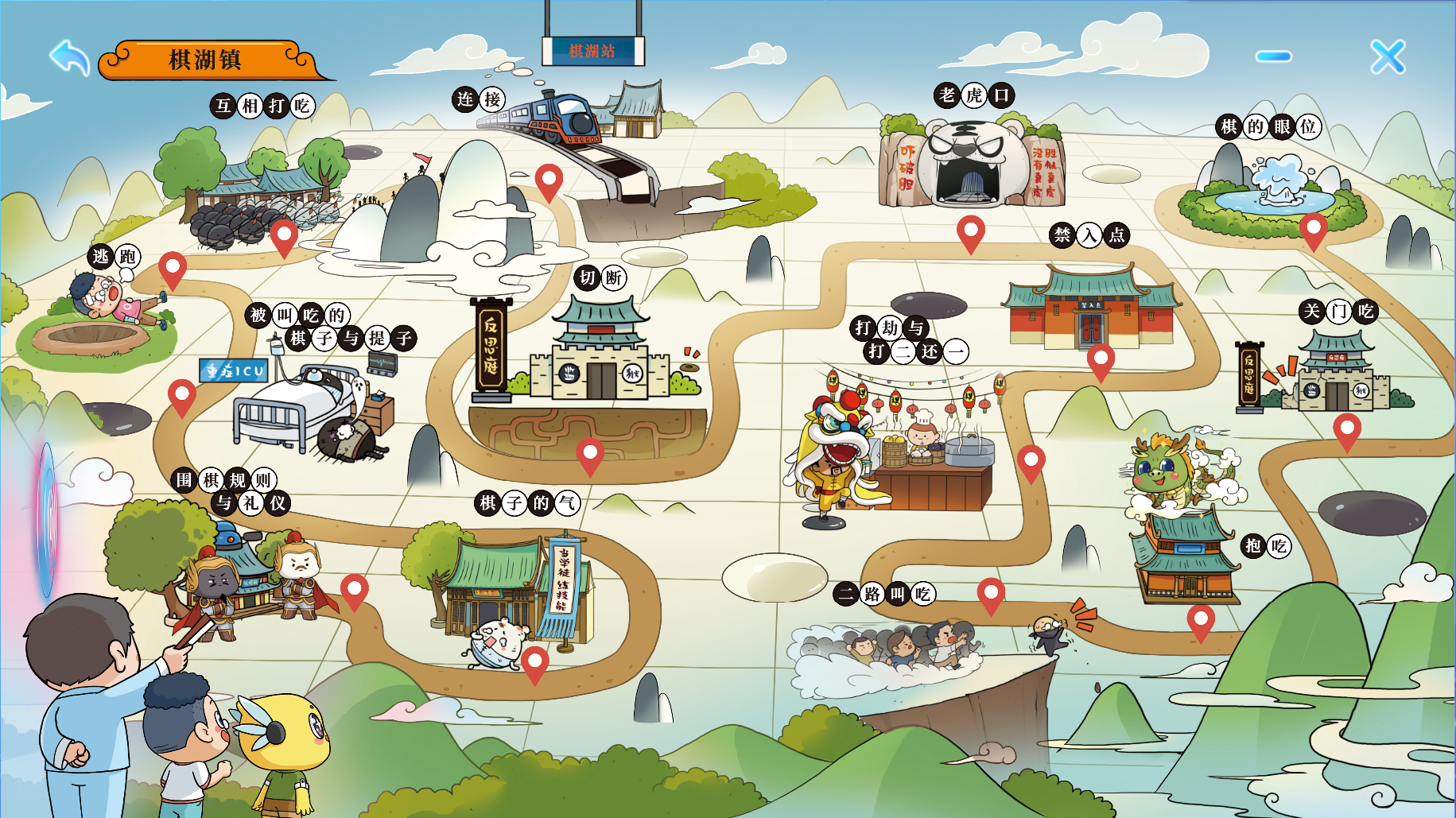Minimize the game window
1456x818 pixels.
tap(1274, 56)
